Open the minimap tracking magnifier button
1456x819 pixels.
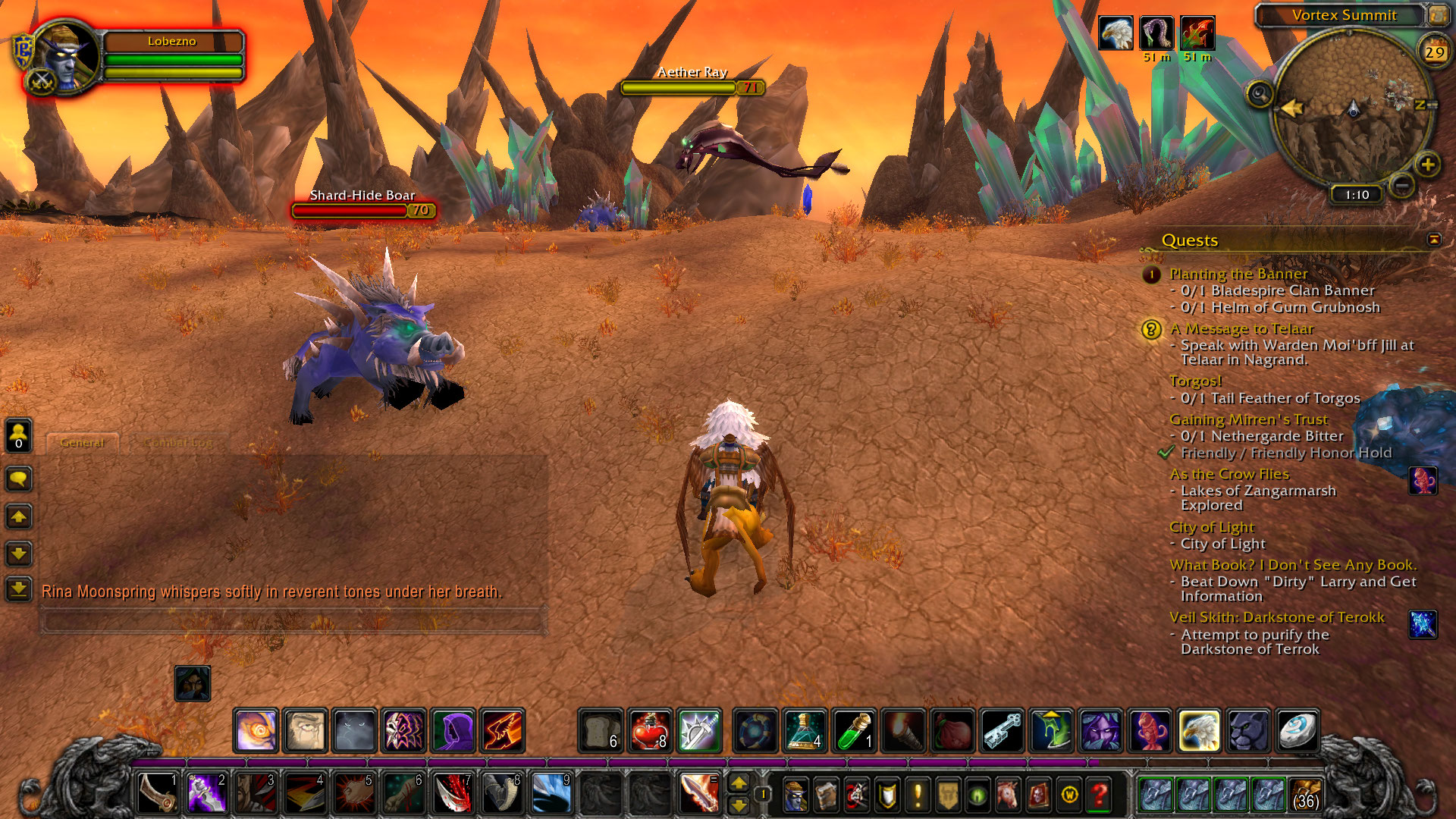pos(1260,95)
